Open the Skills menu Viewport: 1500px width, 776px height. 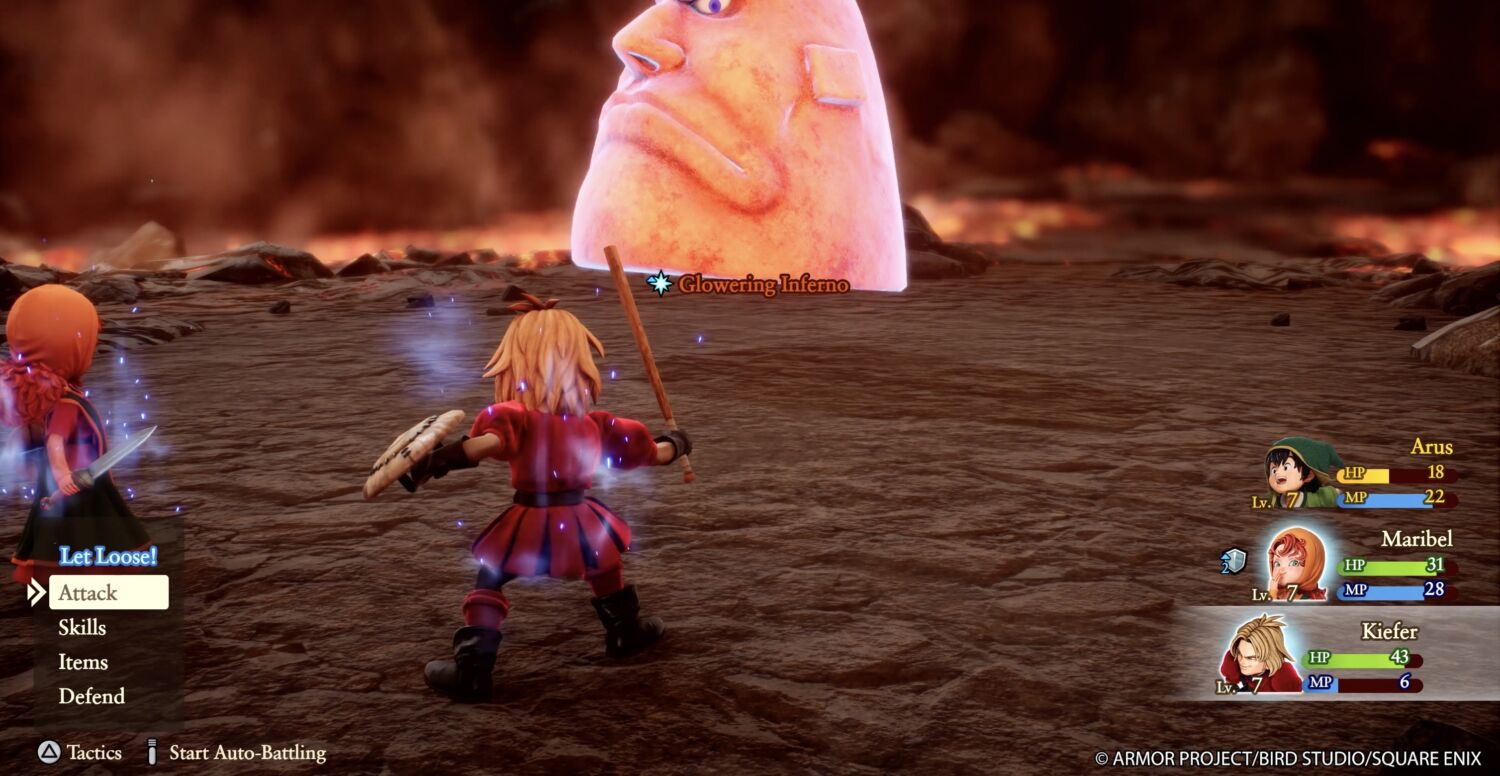(x=82, y=628)
